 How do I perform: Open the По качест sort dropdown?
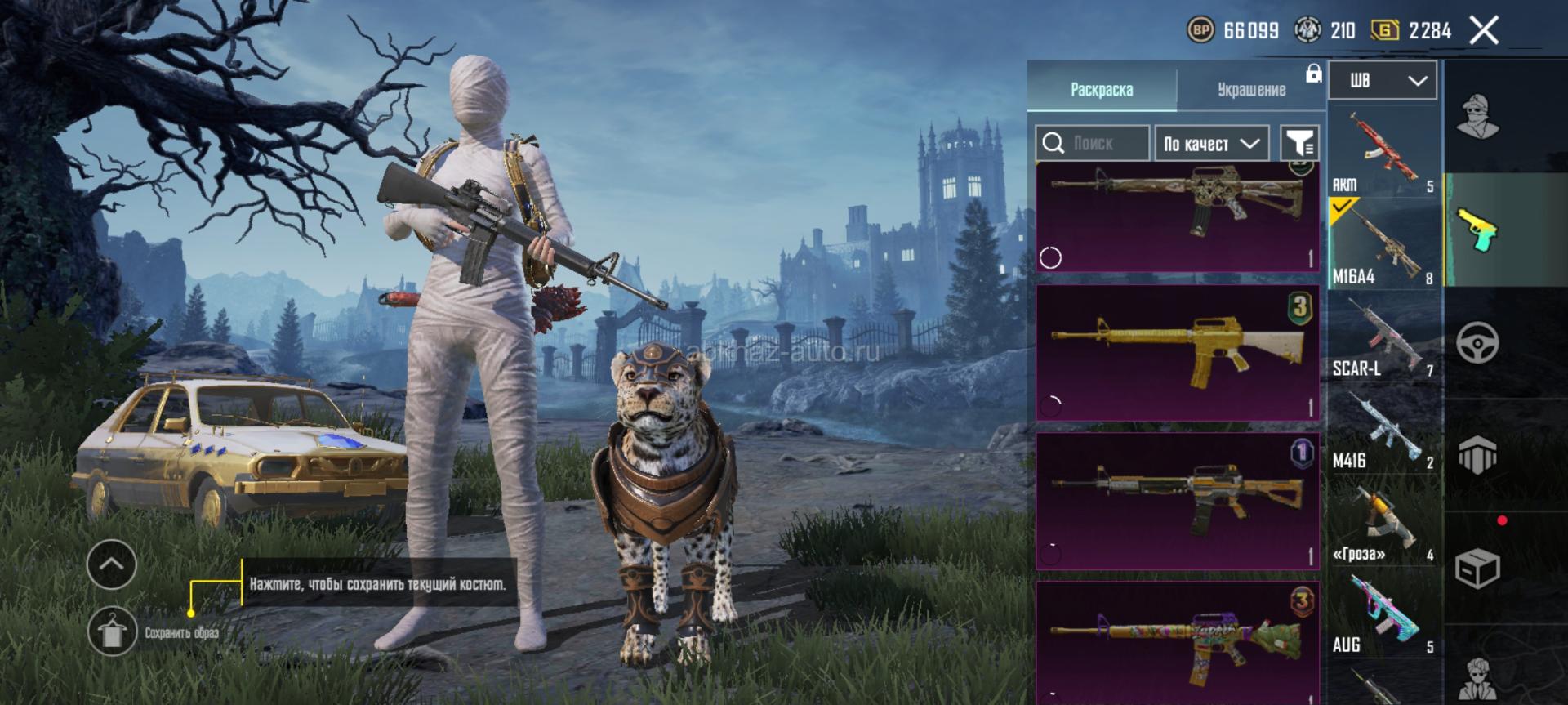[x=1211, y=144]
